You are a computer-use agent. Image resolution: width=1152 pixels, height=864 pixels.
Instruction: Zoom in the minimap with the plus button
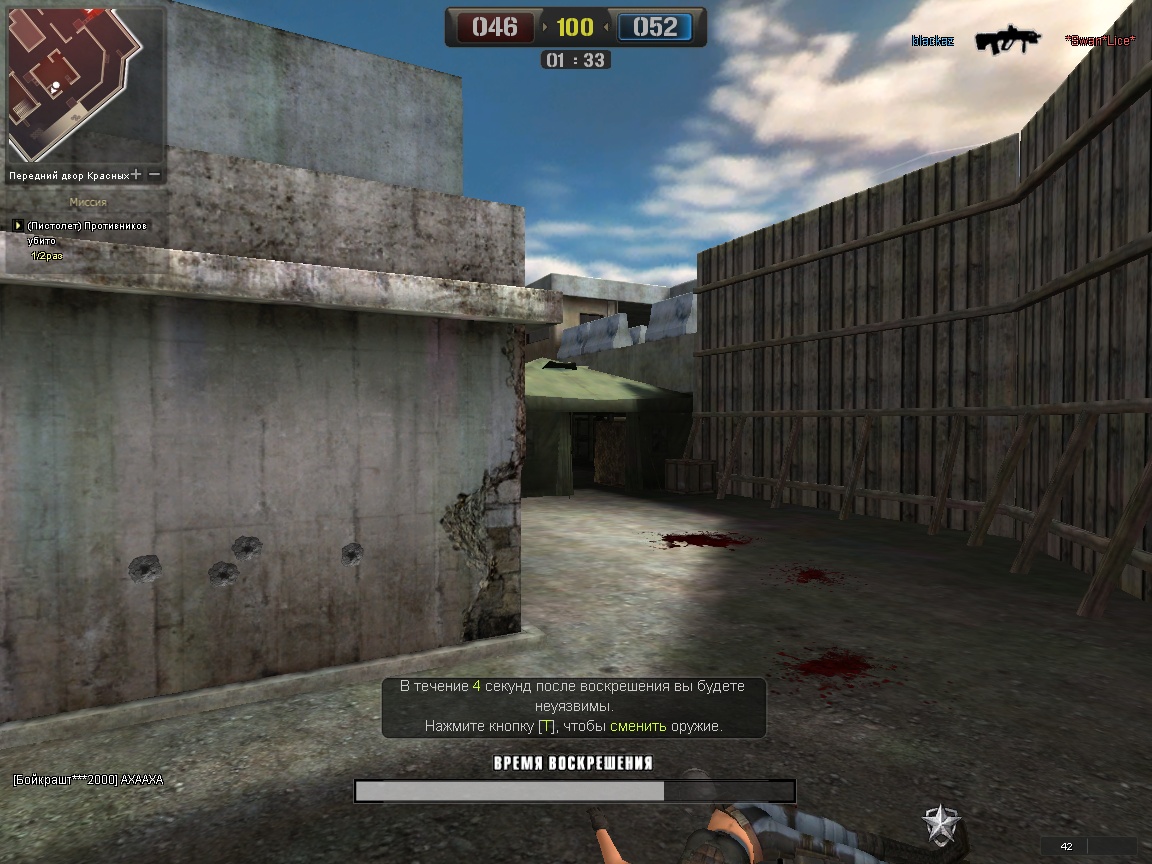pos(136,175)
